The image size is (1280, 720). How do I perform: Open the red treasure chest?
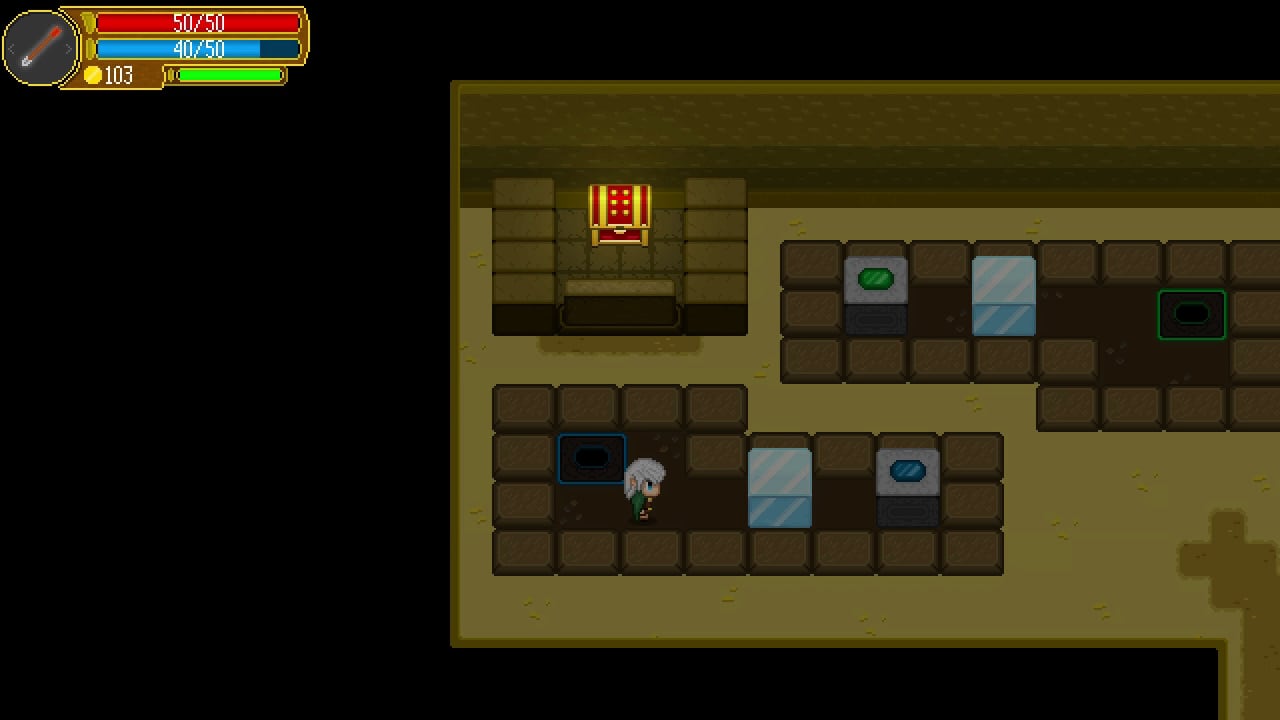(x=619, y=215)
